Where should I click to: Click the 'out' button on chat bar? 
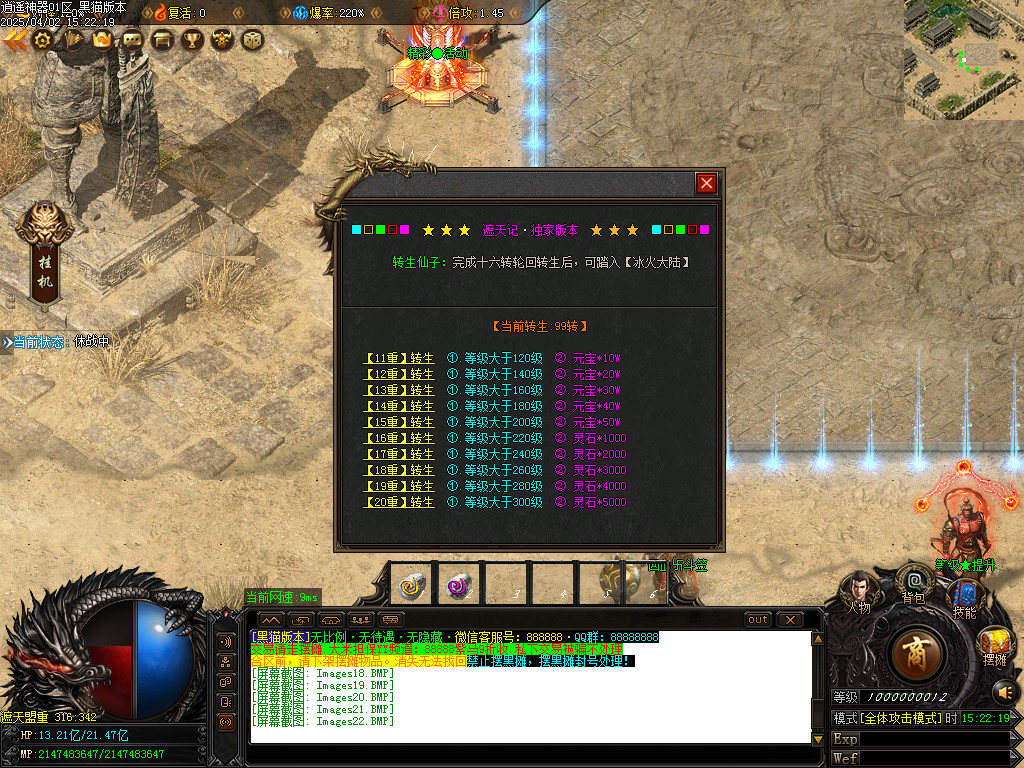[758, 620]
